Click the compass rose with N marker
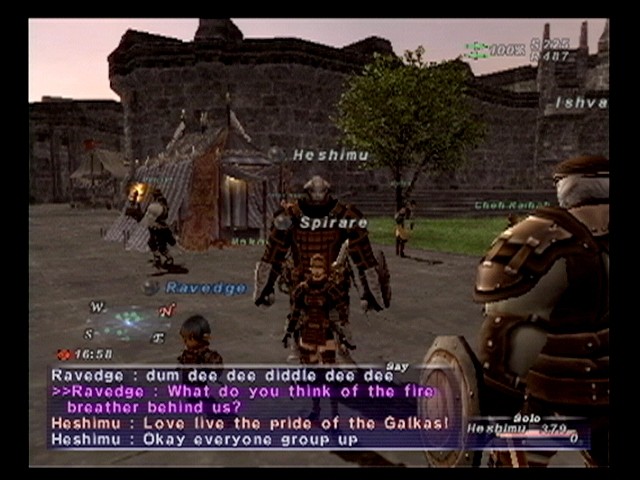The height and width of the screenshot is (480, 640). coord(130,322)
